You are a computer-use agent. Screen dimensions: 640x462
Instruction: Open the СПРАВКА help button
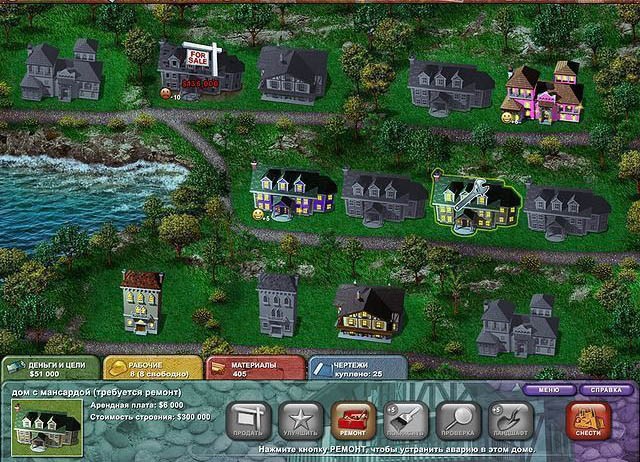point(606,388)
